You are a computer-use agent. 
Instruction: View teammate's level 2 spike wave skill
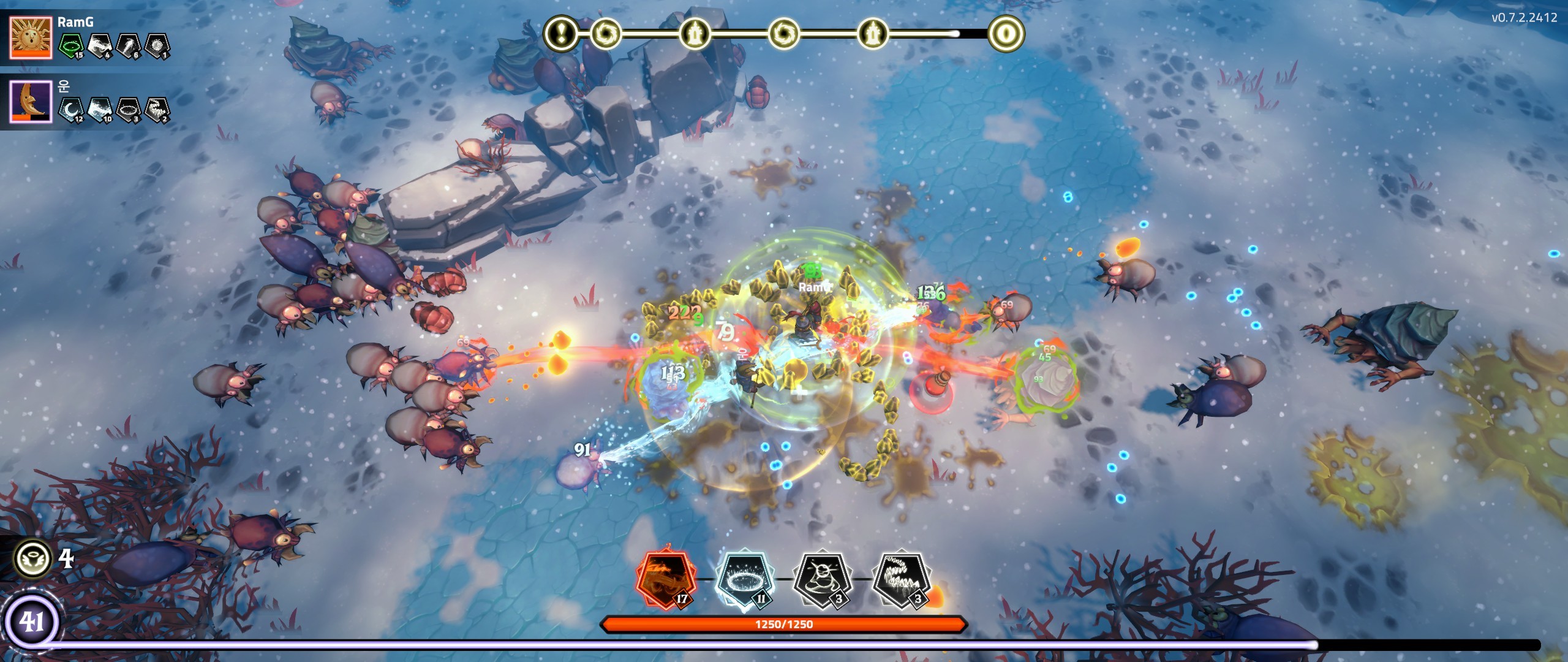(157, 110)
